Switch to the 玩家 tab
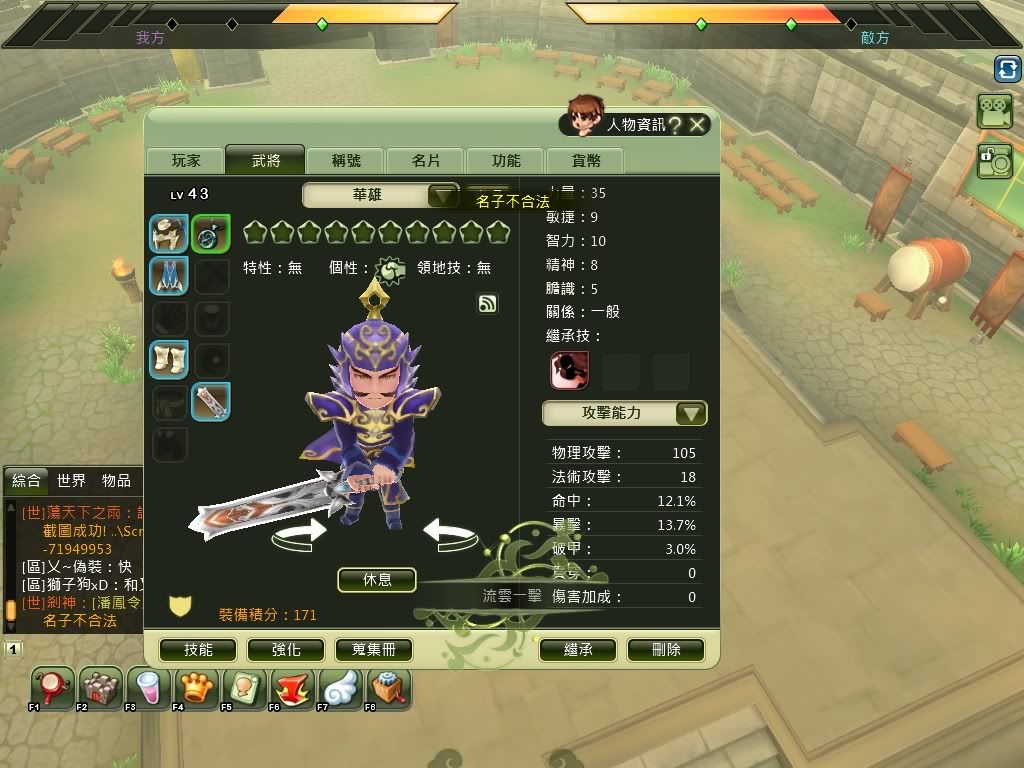This screenshot has height=768, width=1024. pos(186,160)
